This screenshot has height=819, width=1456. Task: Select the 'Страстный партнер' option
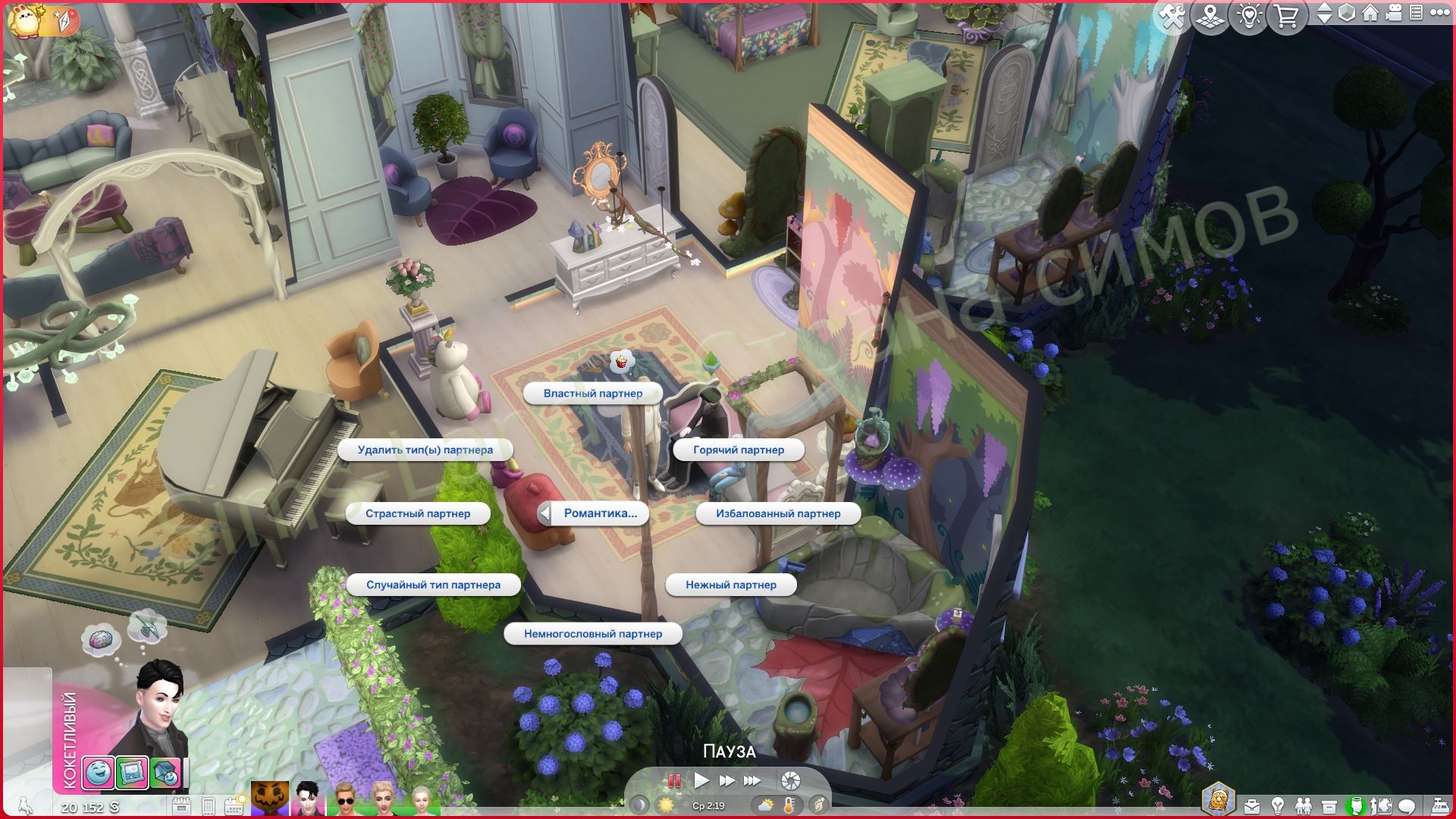click(417, 513)
